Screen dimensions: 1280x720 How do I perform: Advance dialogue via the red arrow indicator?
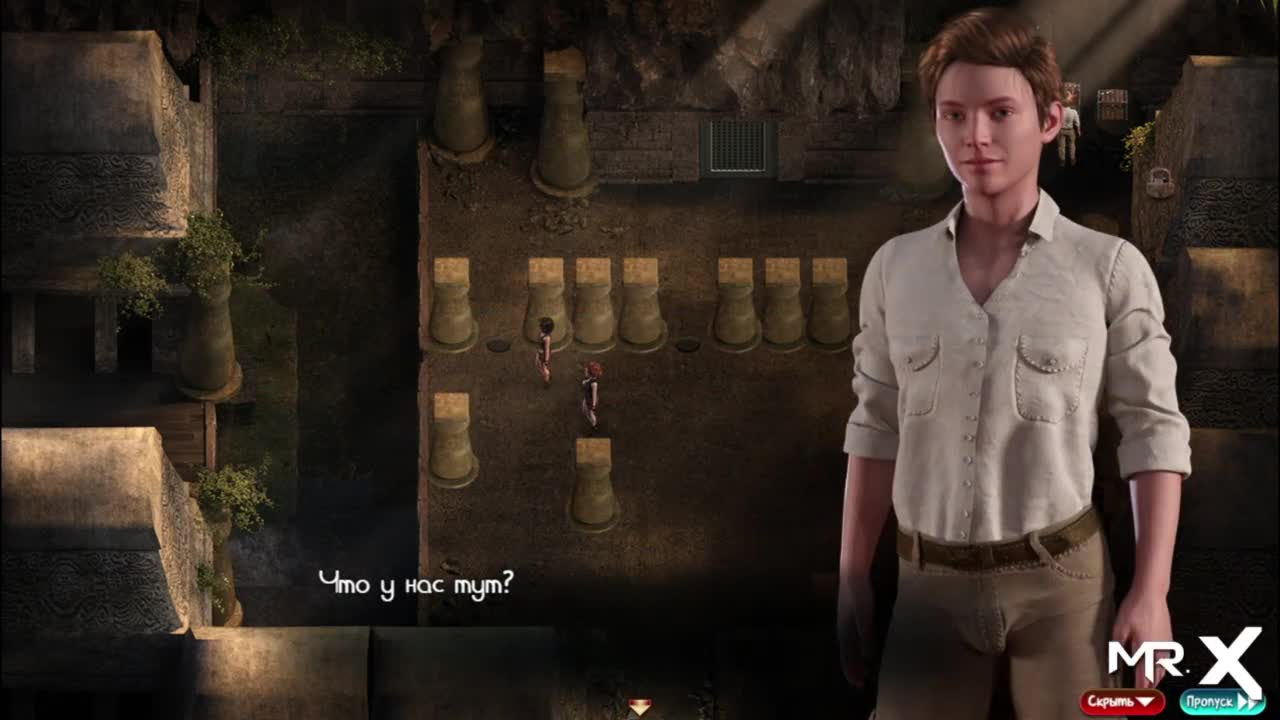coord(640,707)
